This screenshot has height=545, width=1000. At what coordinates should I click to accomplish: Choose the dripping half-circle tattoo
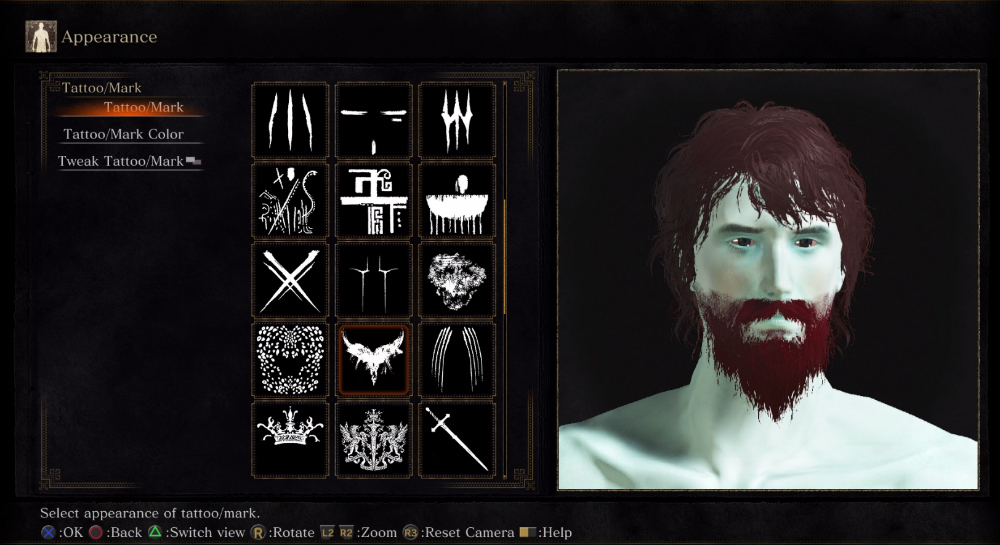point(457,200)
